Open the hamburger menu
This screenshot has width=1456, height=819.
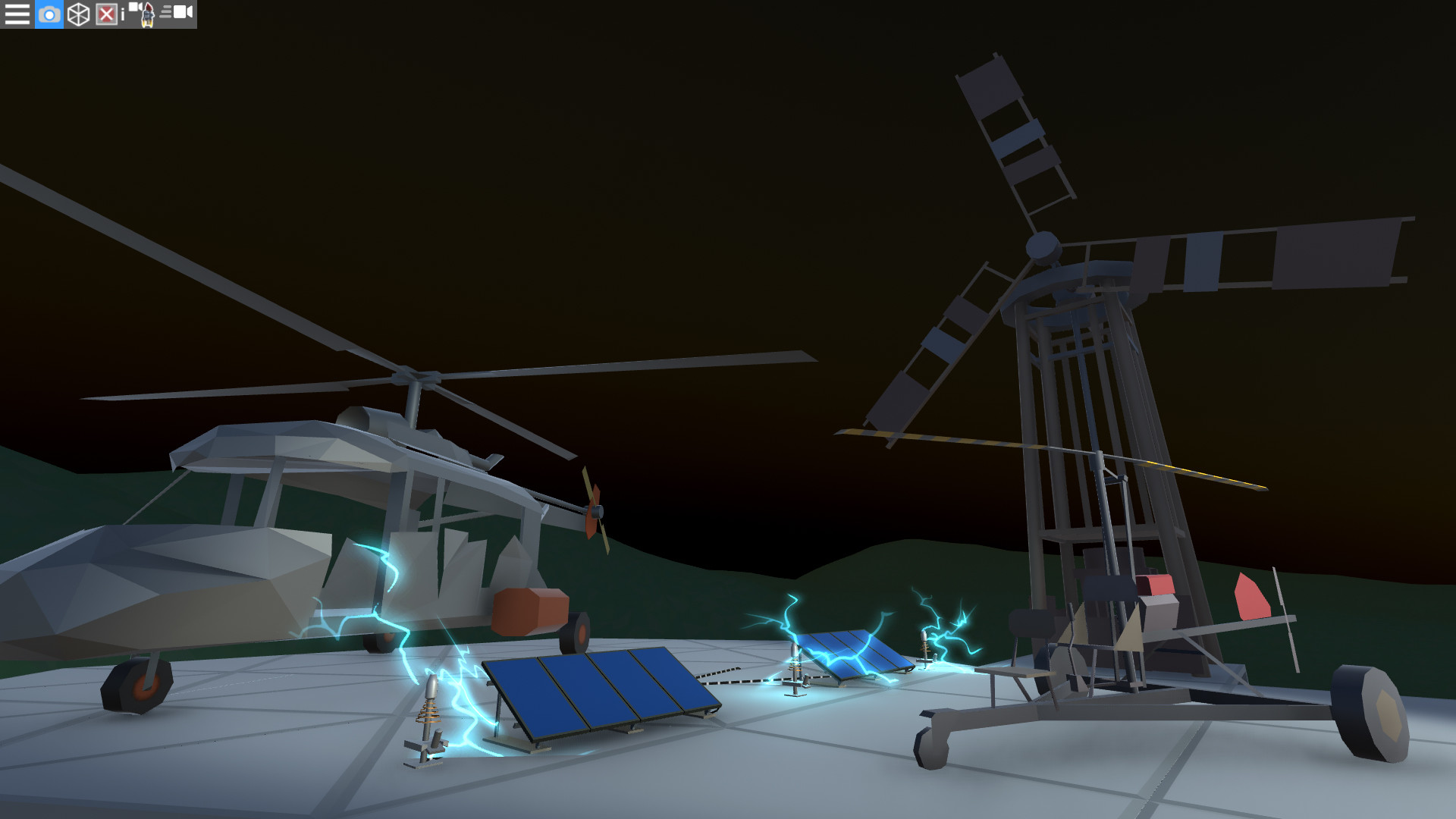coord(17,14)
